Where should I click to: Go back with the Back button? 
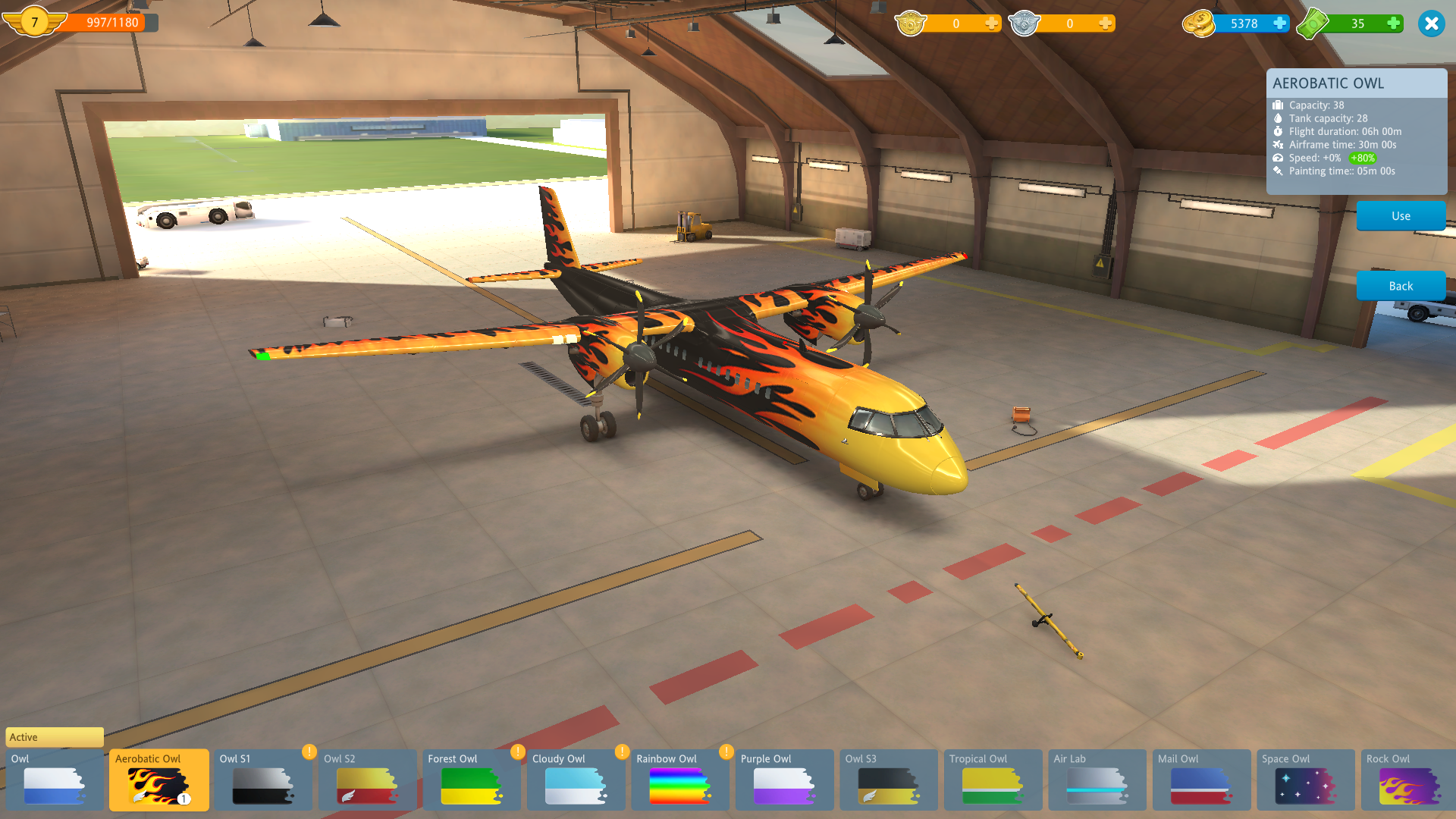point(1401,286)
